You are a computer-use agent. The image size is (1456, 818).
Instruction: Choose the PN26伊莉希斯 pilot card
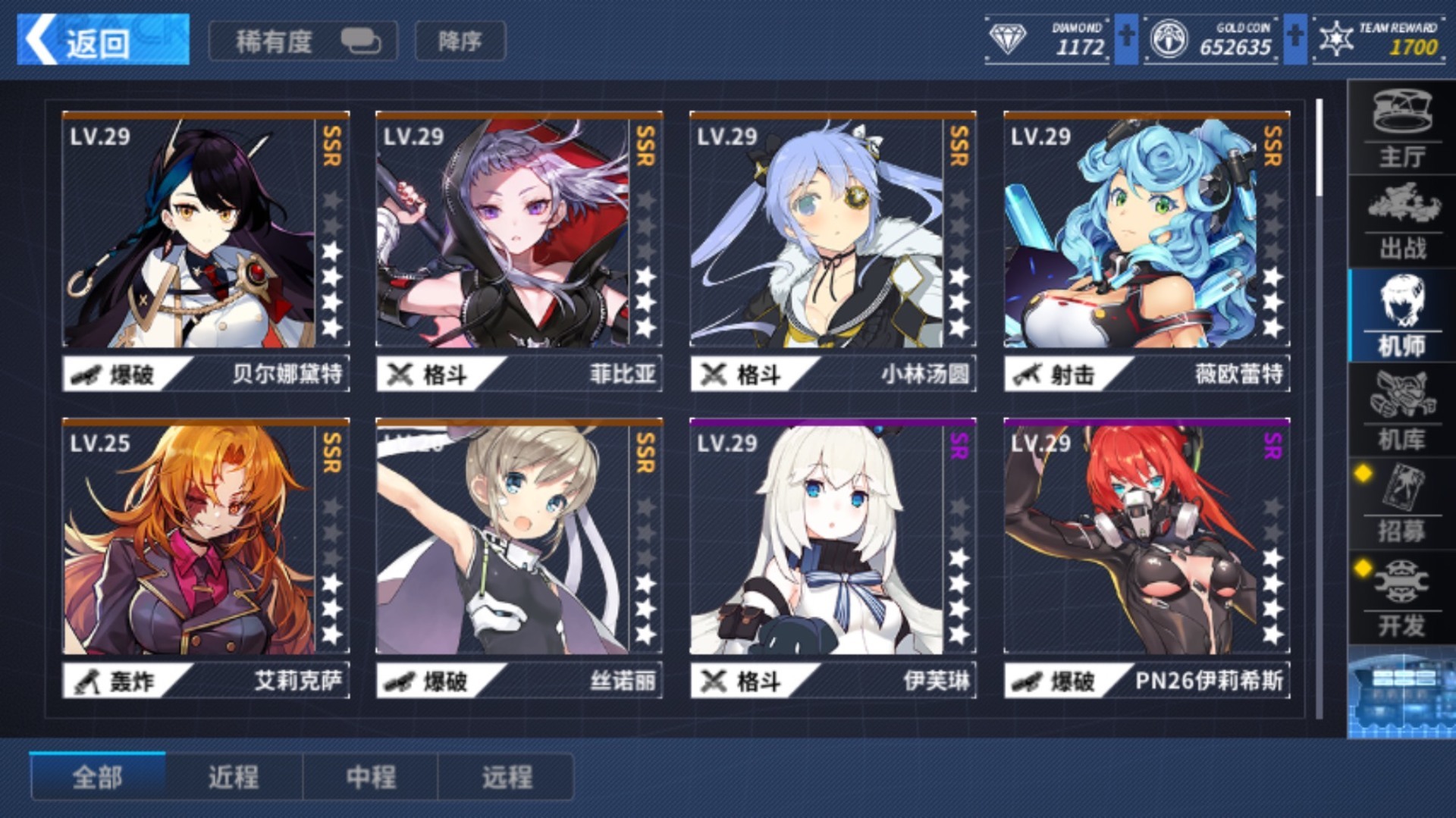point(1146,557)
